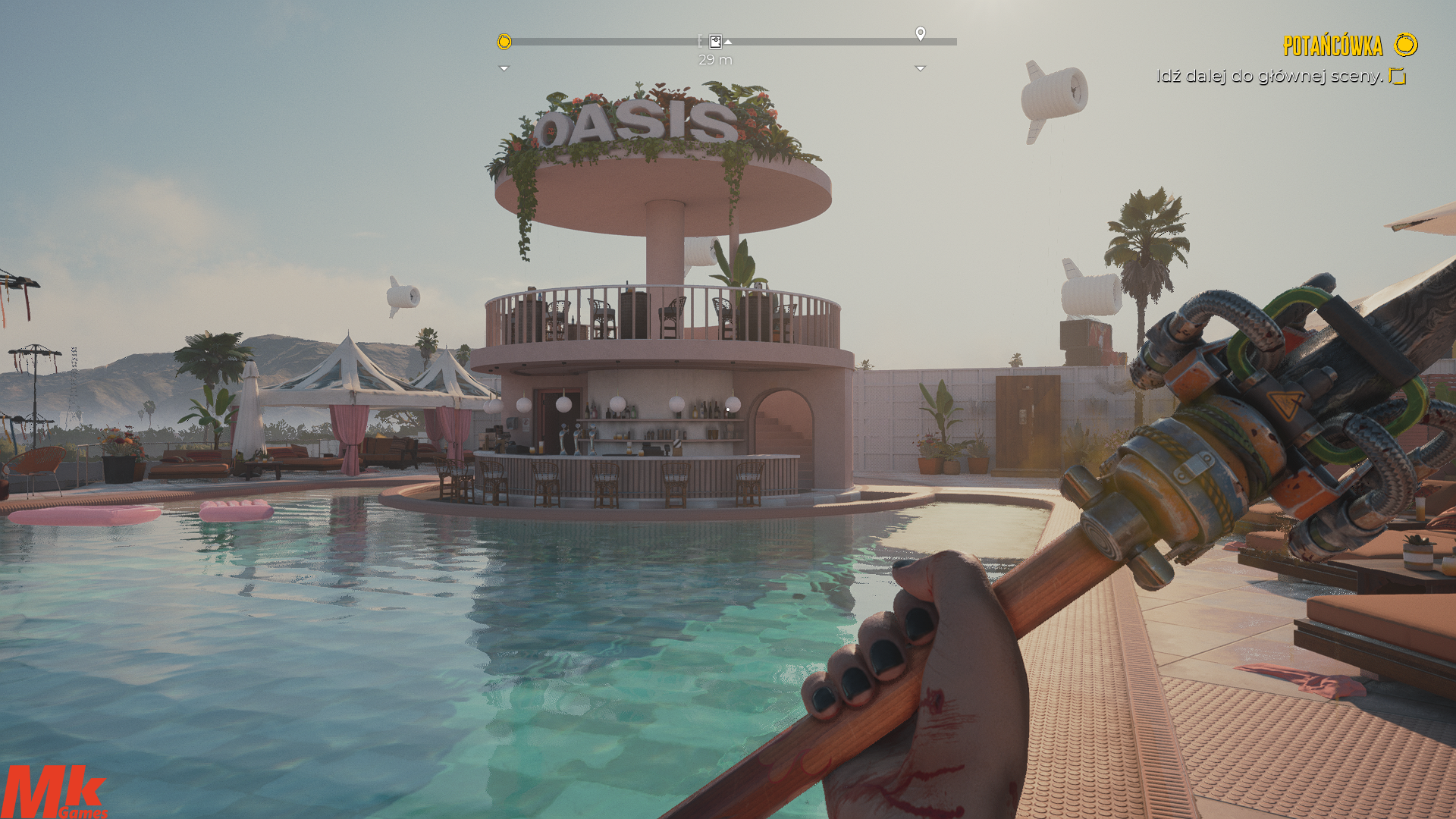Select the location pin marker on the compass

(920, 33)
